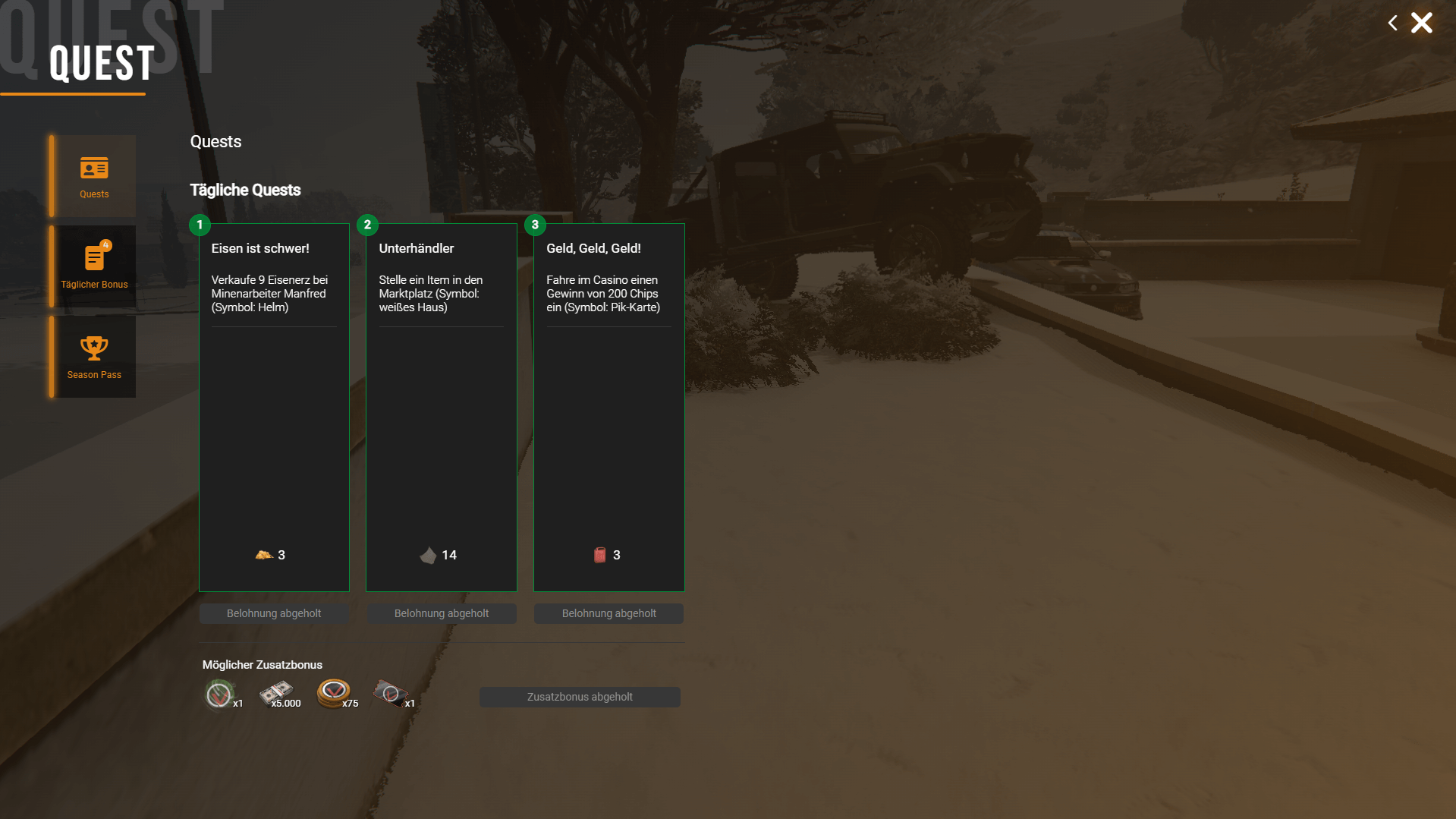Close the quest menu with X
The image size is (1456, 819).
coord(1421,23)
